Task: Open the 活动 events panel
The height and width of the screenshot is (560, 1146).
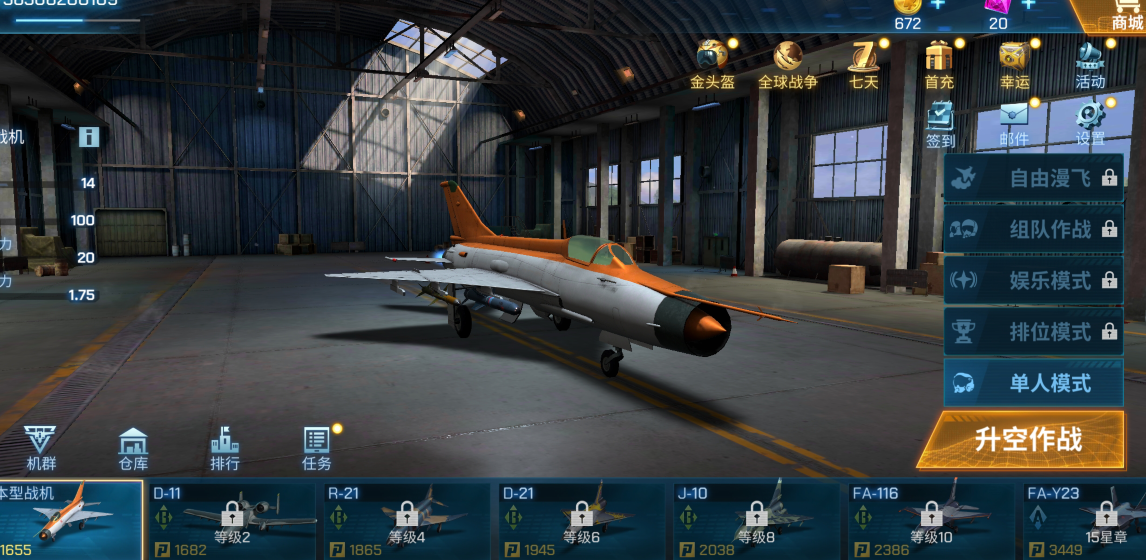Action: 1090,64
